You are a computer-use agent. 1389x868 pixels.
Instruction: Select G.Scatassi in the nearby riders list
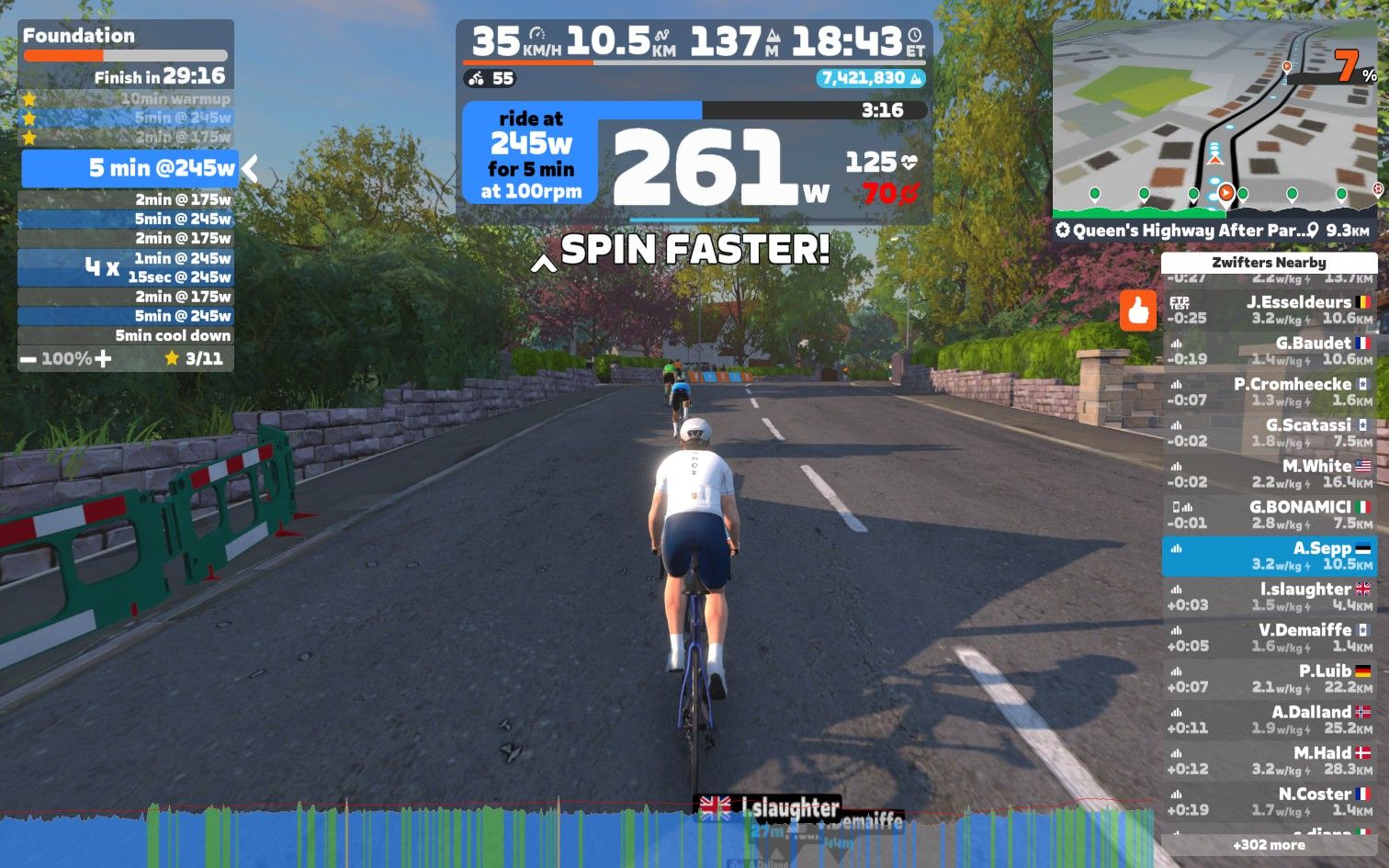(x=1270, y=433)
